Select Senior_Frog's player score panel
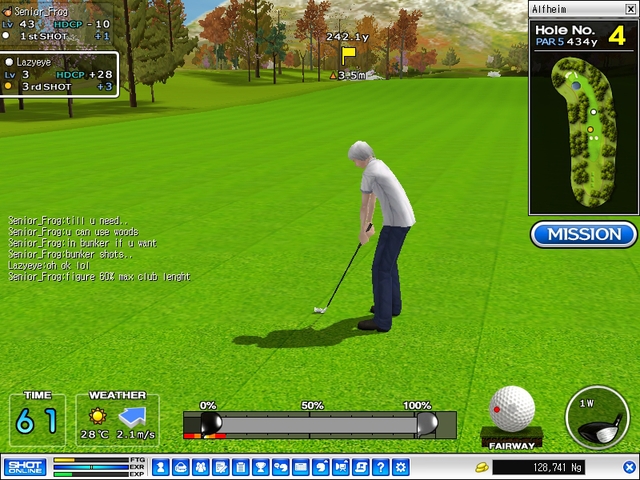640x480 pixels. point(58,24)
